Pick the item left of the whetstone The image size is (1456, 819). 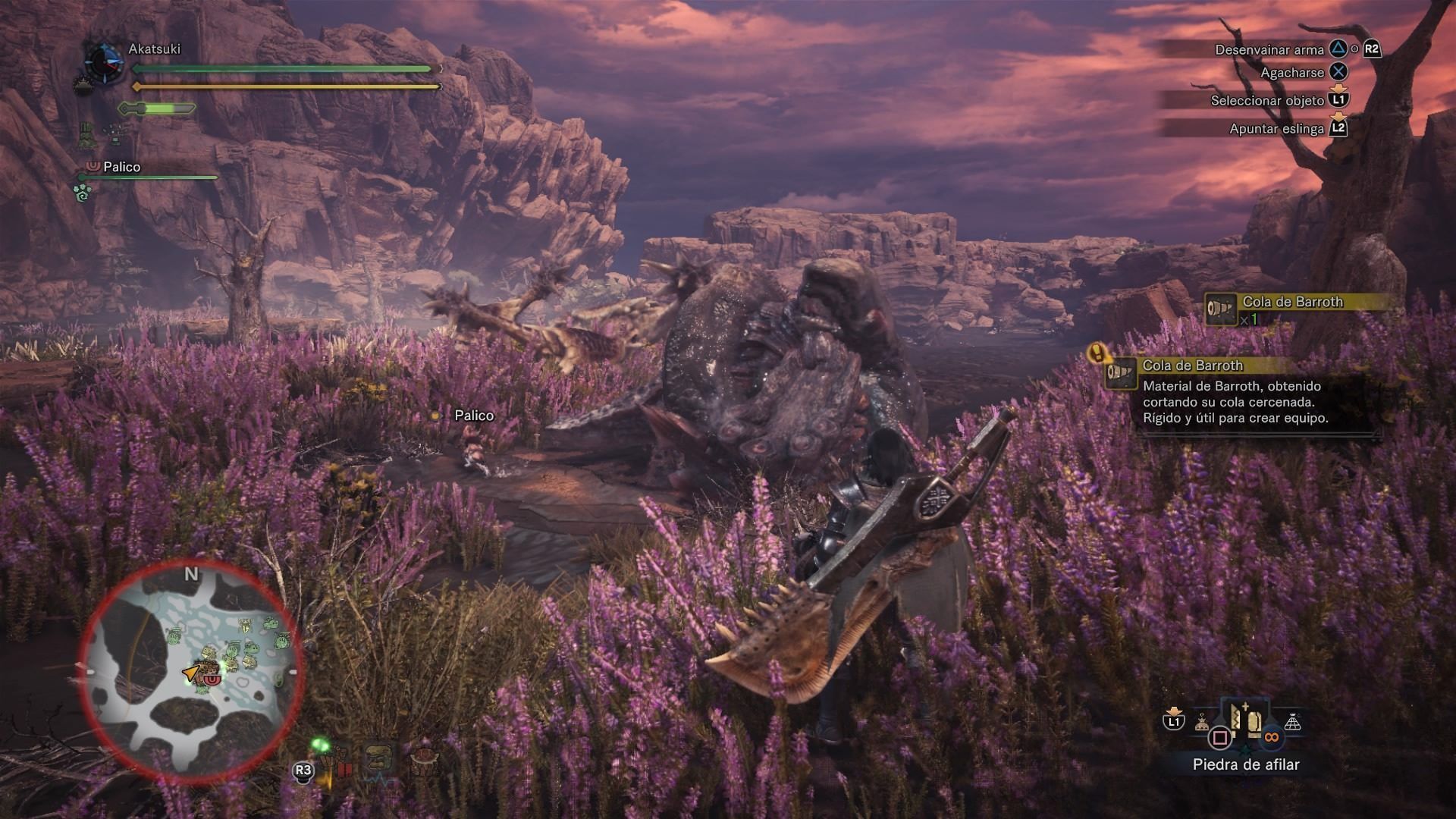click(1202, 723)
